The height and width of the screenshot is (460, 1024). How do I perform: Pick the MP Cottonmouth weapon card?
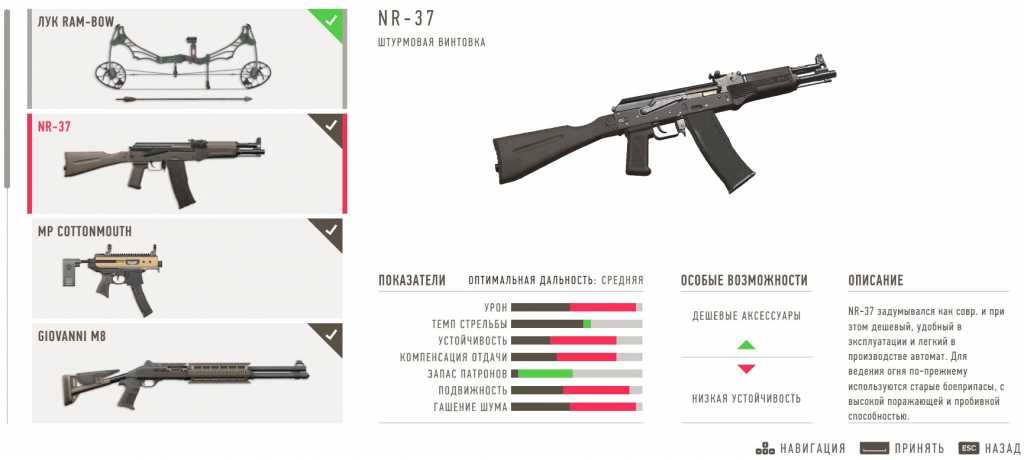click(x=188, y=268)
